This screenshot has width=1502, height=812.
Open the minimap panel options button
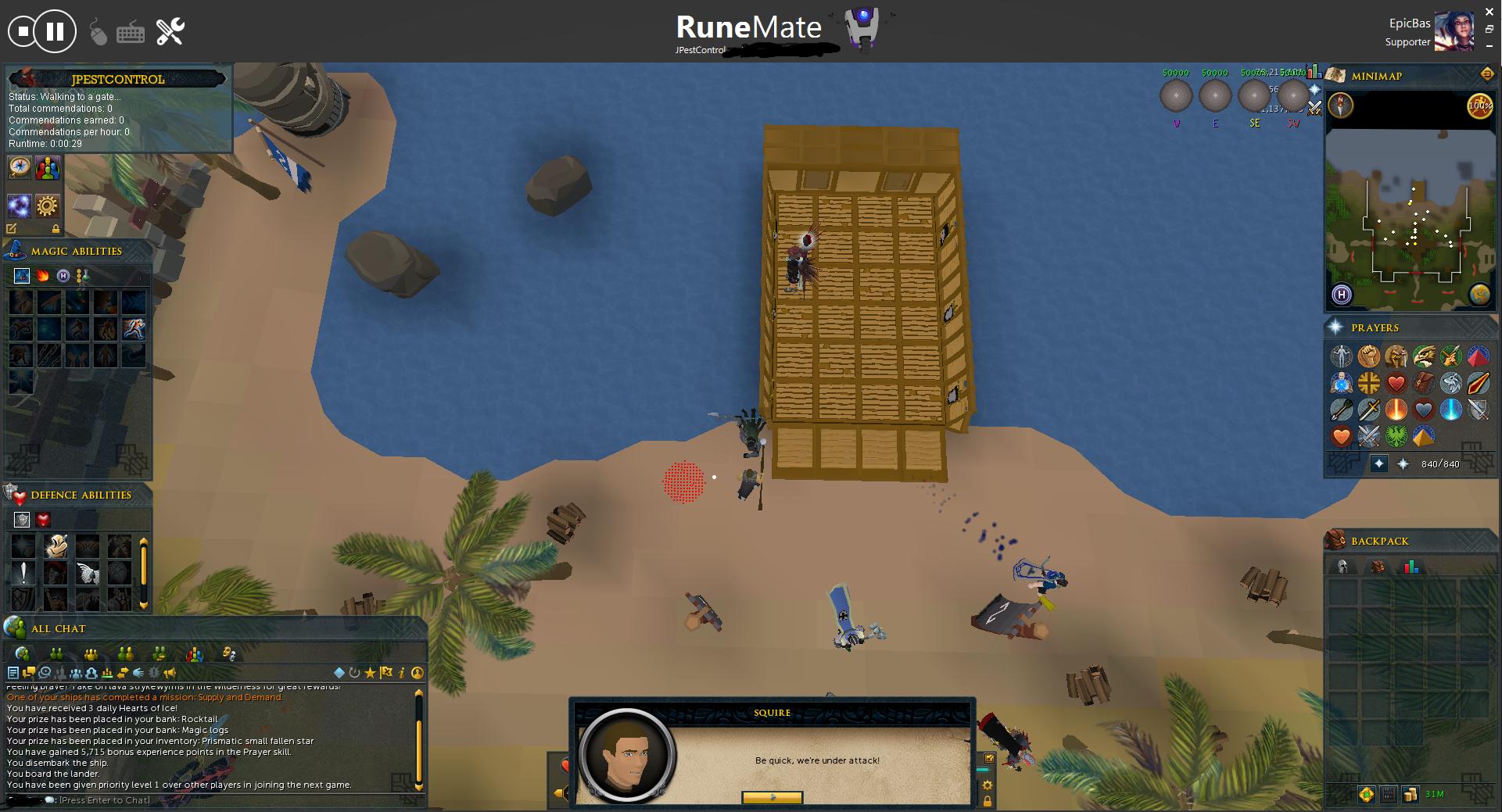1486,74
